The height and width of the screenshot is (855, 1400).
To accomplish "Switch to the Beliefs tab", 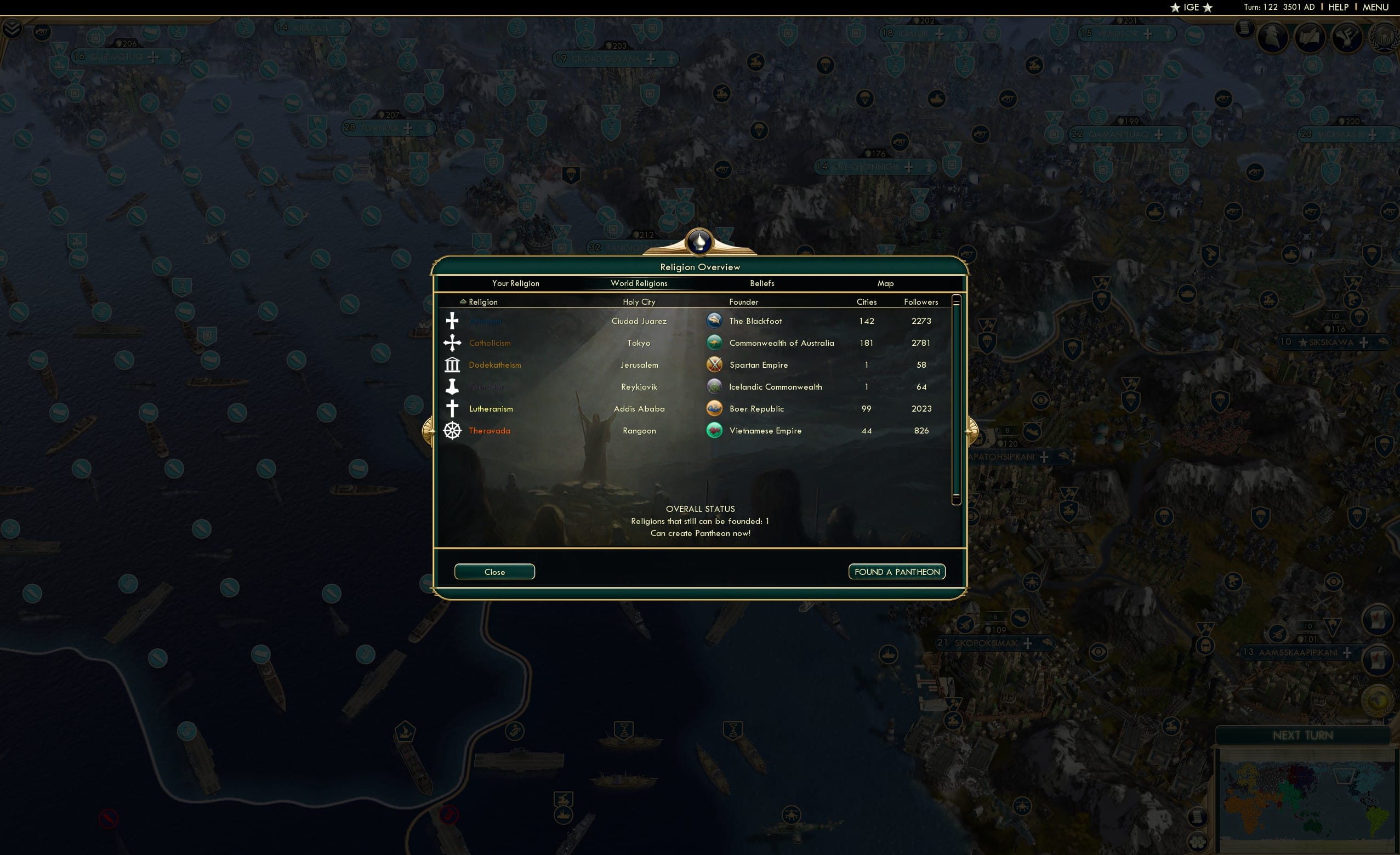I will coord(761,283).
